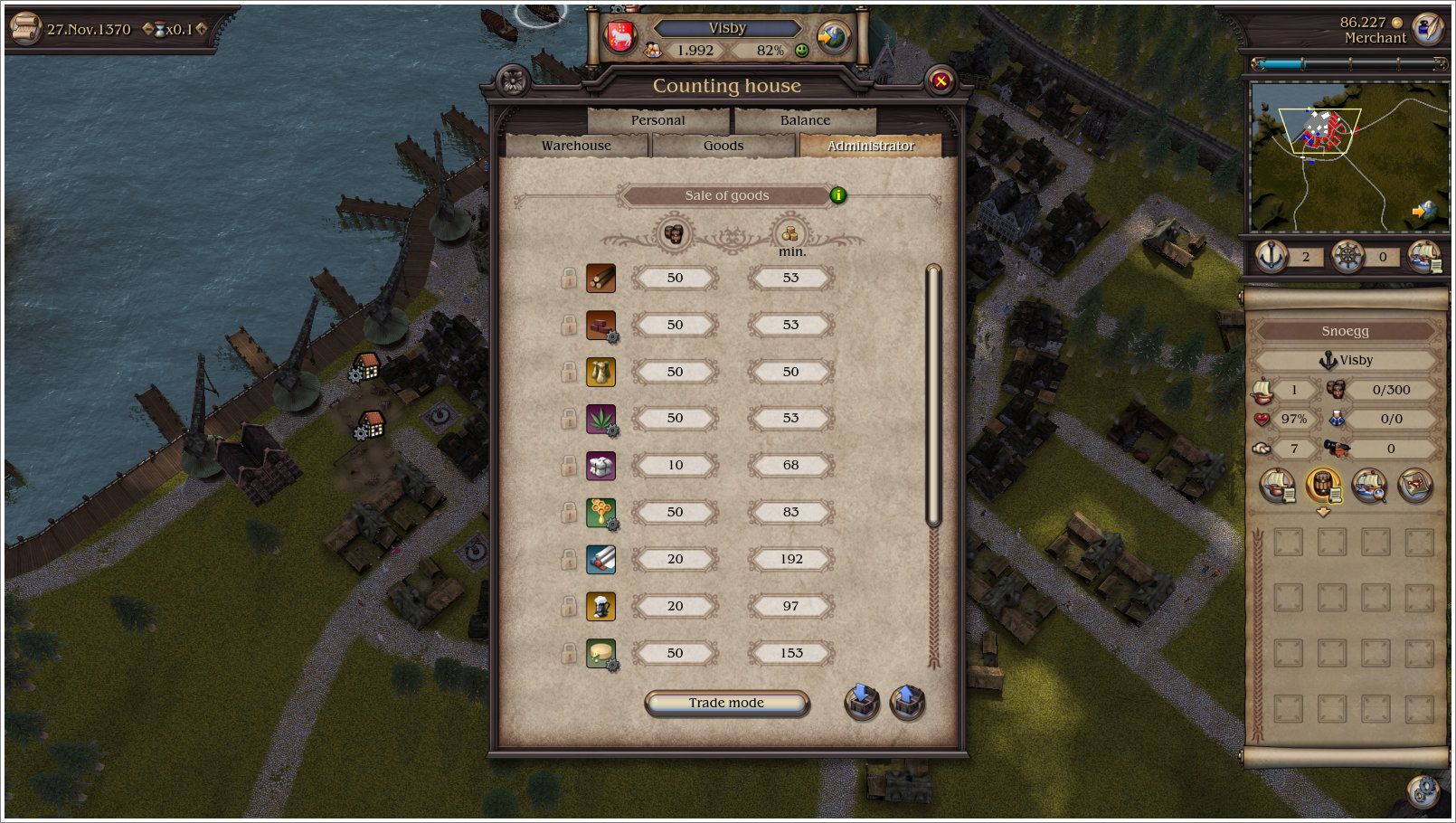1456x823 pixels.
Task: Click the Trade mode button
Action: 726,703
